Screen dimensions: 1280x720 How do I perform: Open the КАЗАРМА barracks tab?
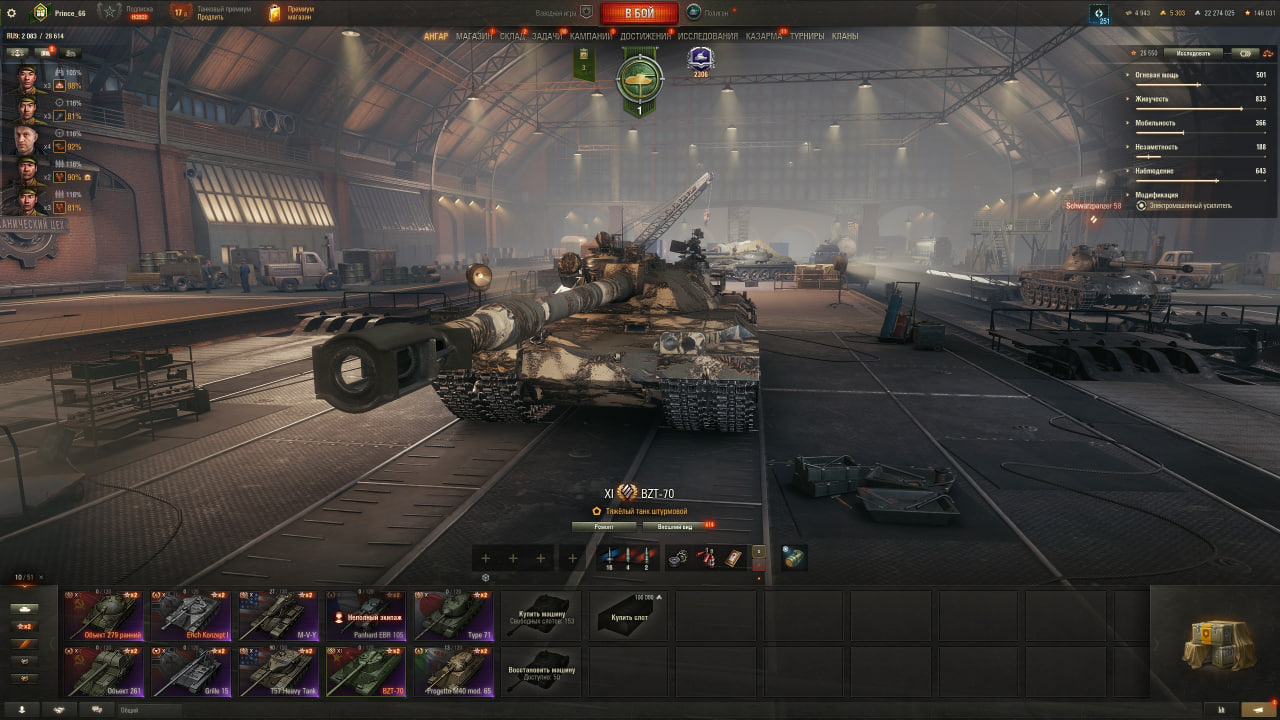[764, 36]
